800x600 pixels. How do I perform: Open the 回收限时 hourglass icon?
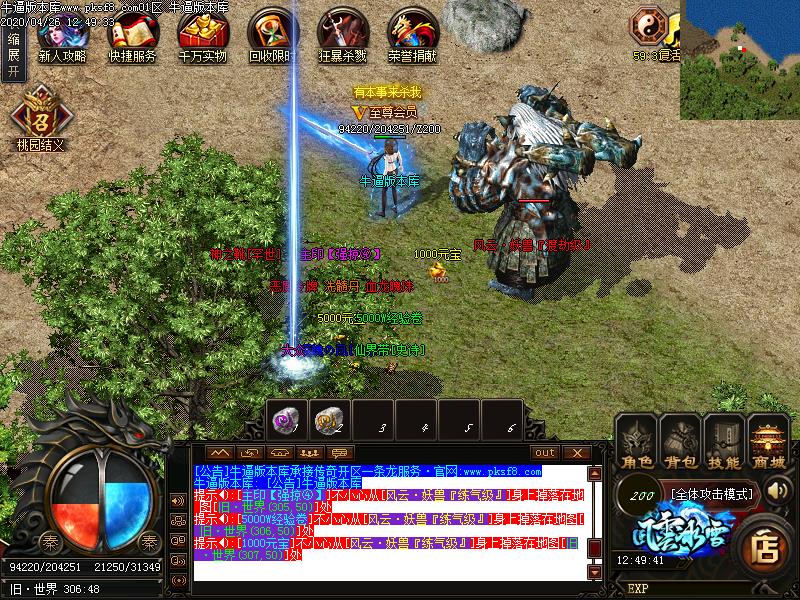271,36
